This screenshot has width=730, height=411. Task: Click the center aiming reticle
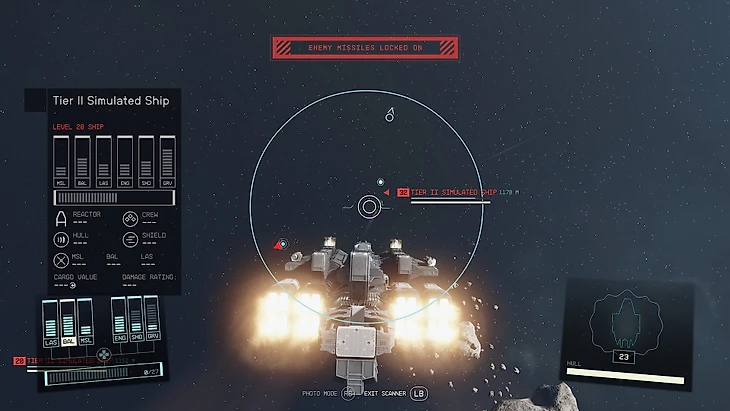pos(369,207)
